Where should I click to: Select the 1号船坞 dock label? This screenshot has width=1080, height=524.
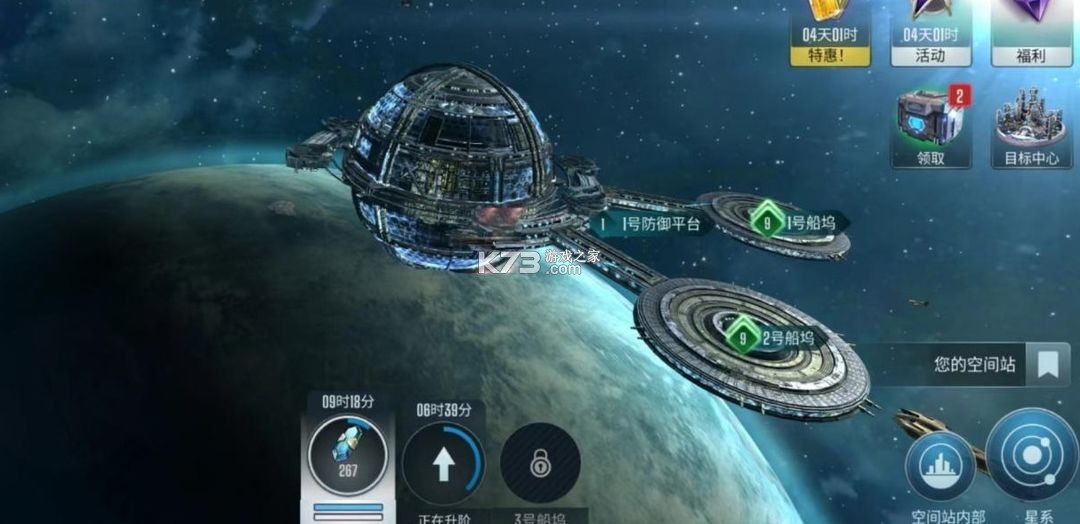point(799,222)
